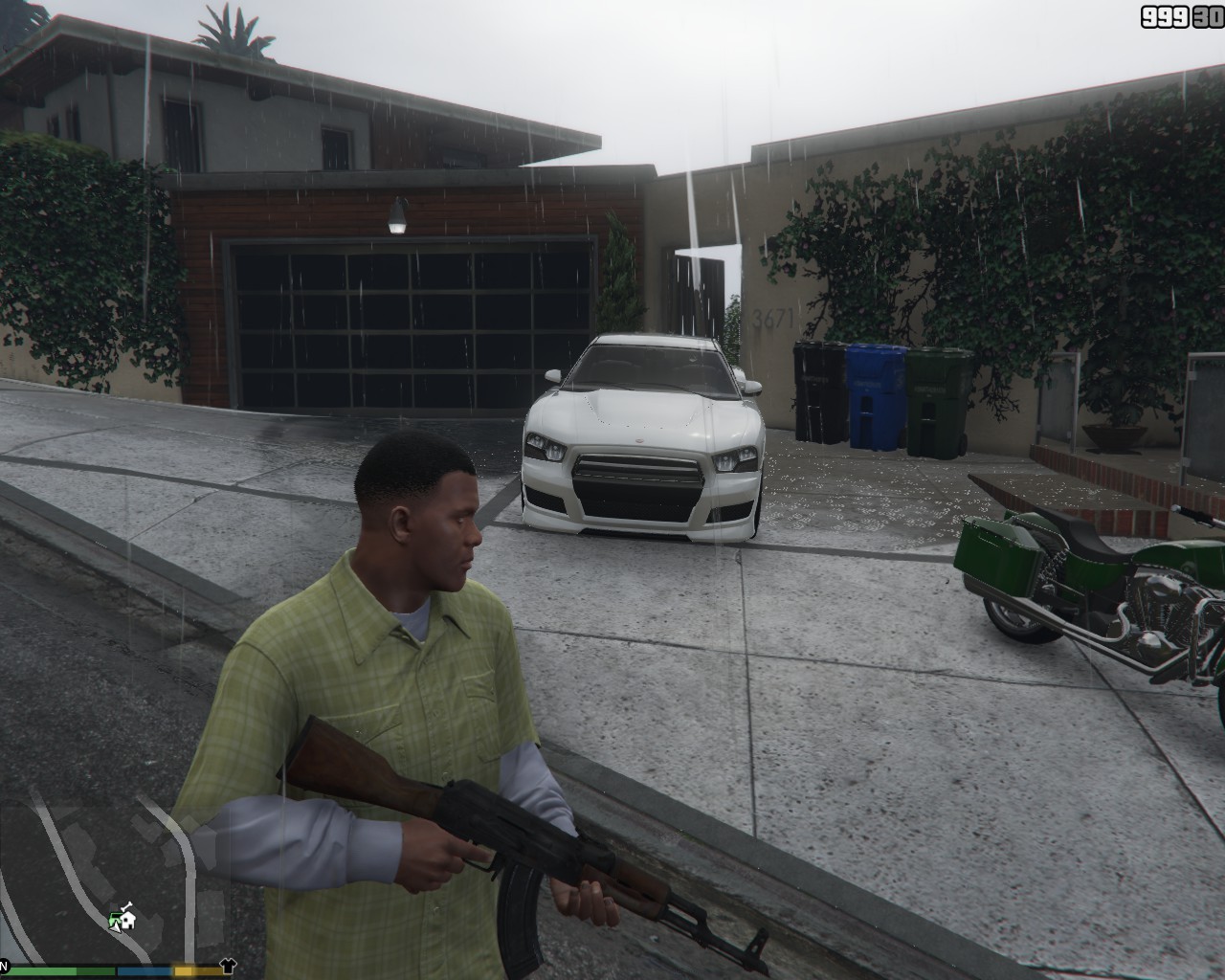Click the grey magazine counter showing 30
The height and width of the screenshot is (980, 1225).
click(x=1207, y=16)
